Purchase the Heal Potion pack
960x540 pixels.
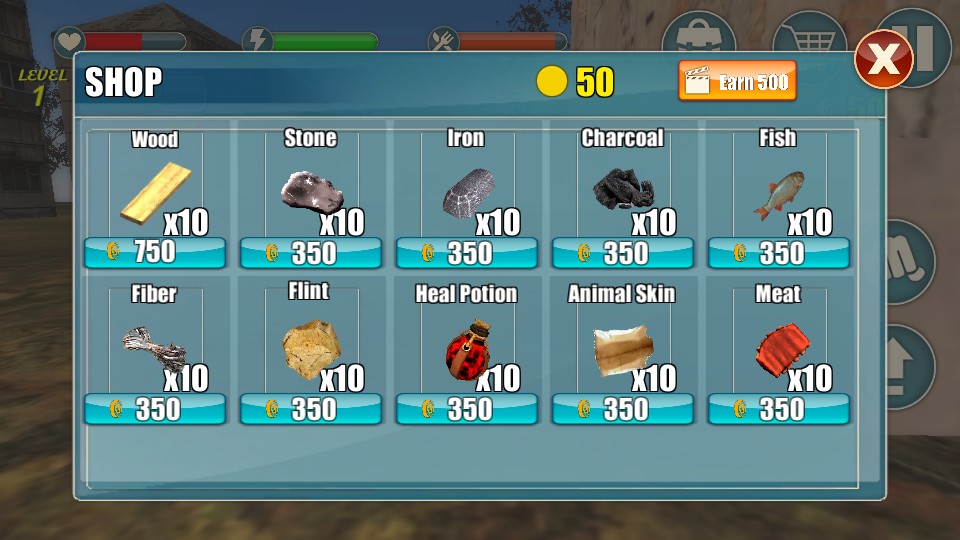point(467,409)
